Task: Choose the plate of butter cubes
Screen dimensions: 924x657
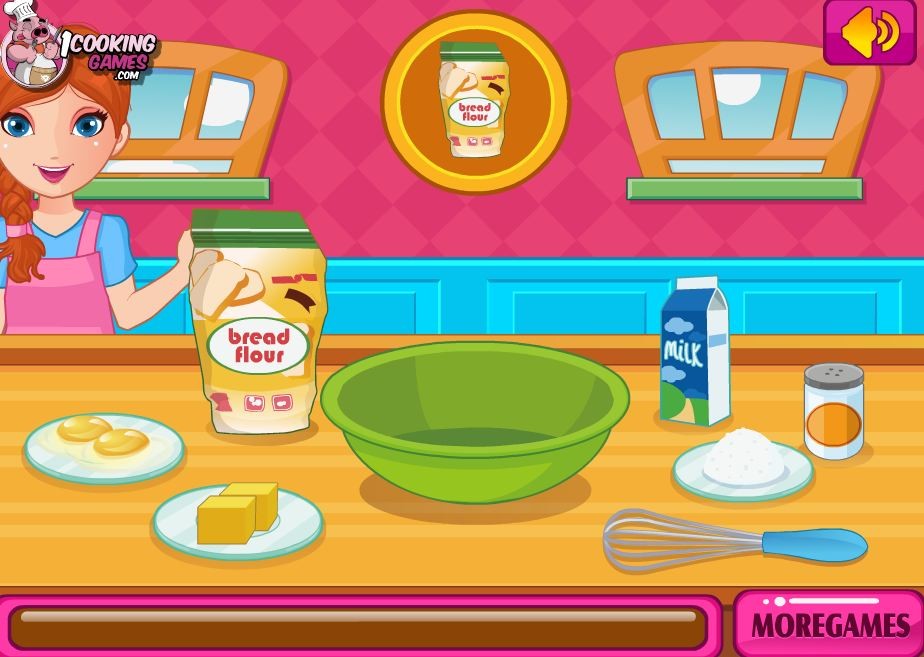Action: point(238,516)
